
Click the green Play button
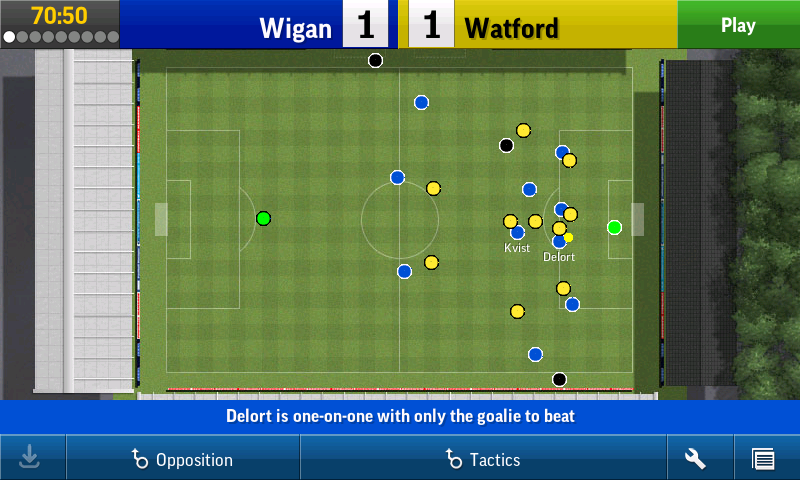(x=738, y=25)
